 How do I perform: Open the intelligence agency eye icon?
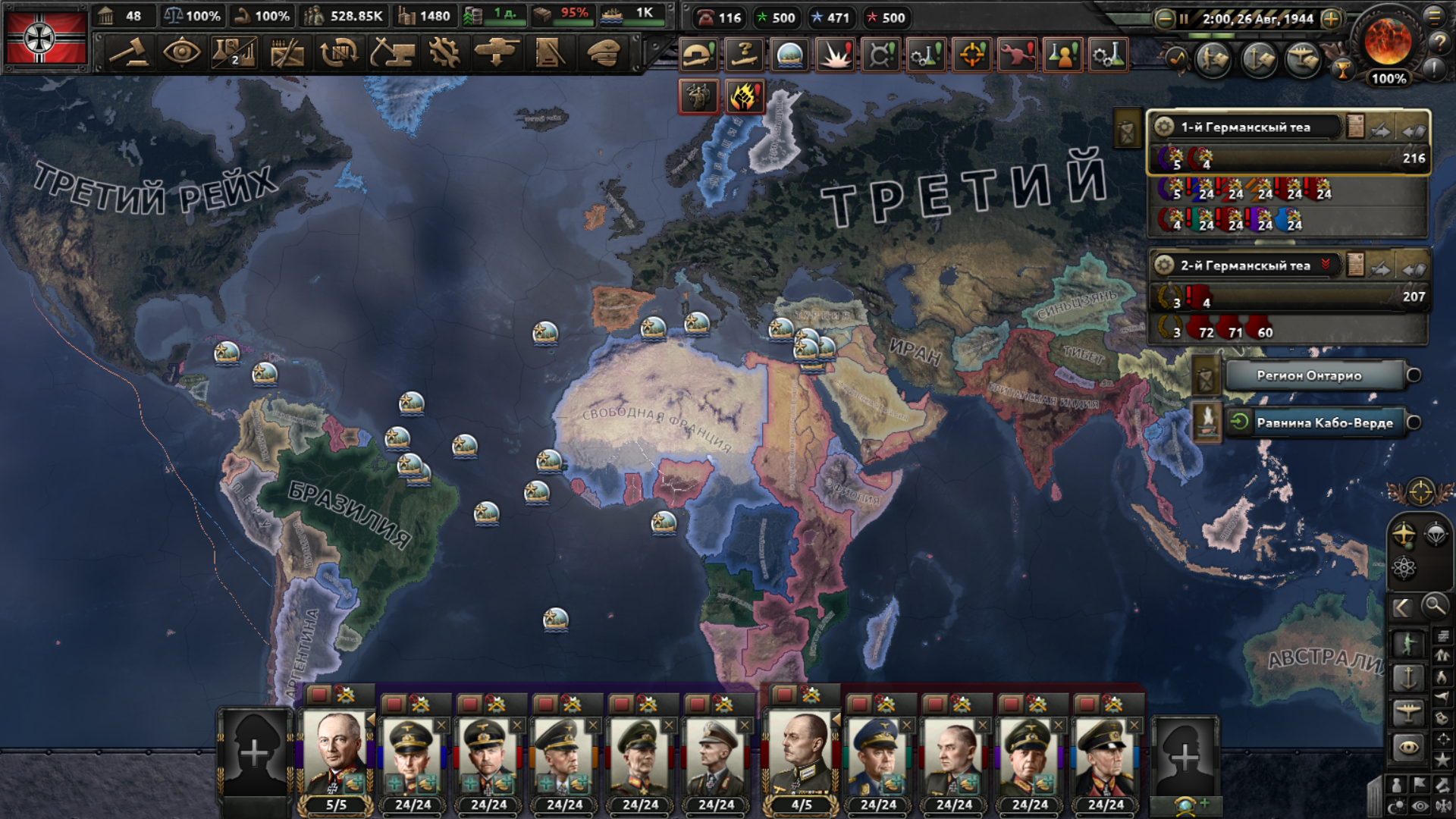point(181,53)
